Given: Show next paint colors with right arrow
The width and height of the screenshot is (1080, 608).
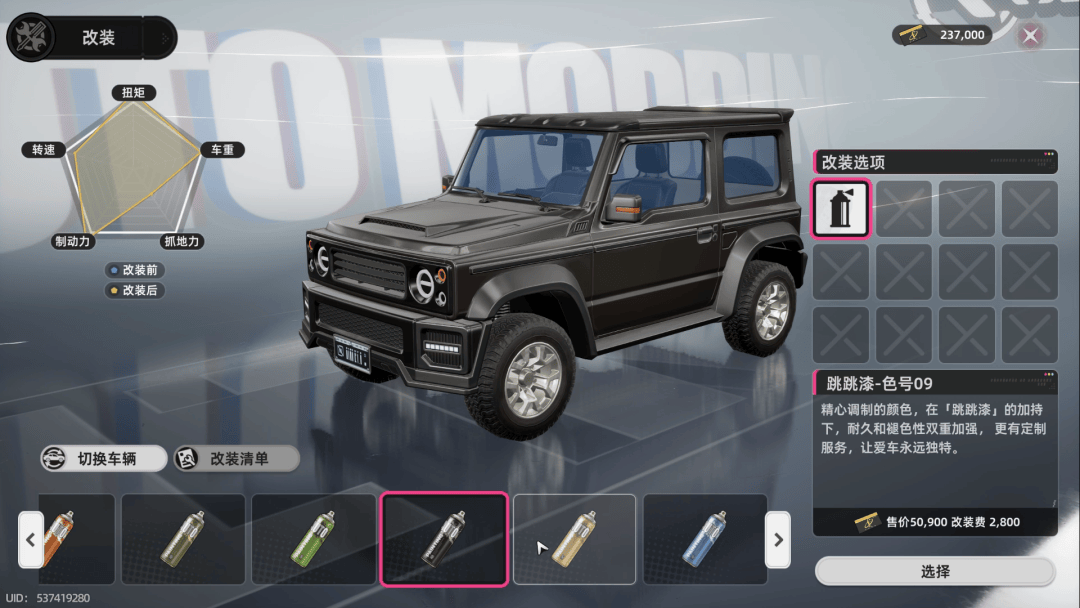Looking at the screenshot, I should tap(777, 539).
